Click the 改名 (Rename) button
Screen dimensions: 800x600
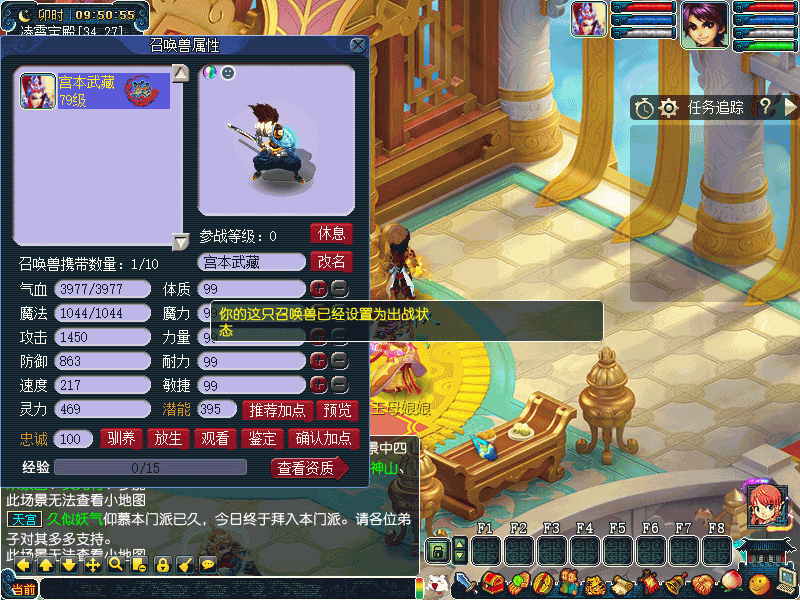[331, 262]
